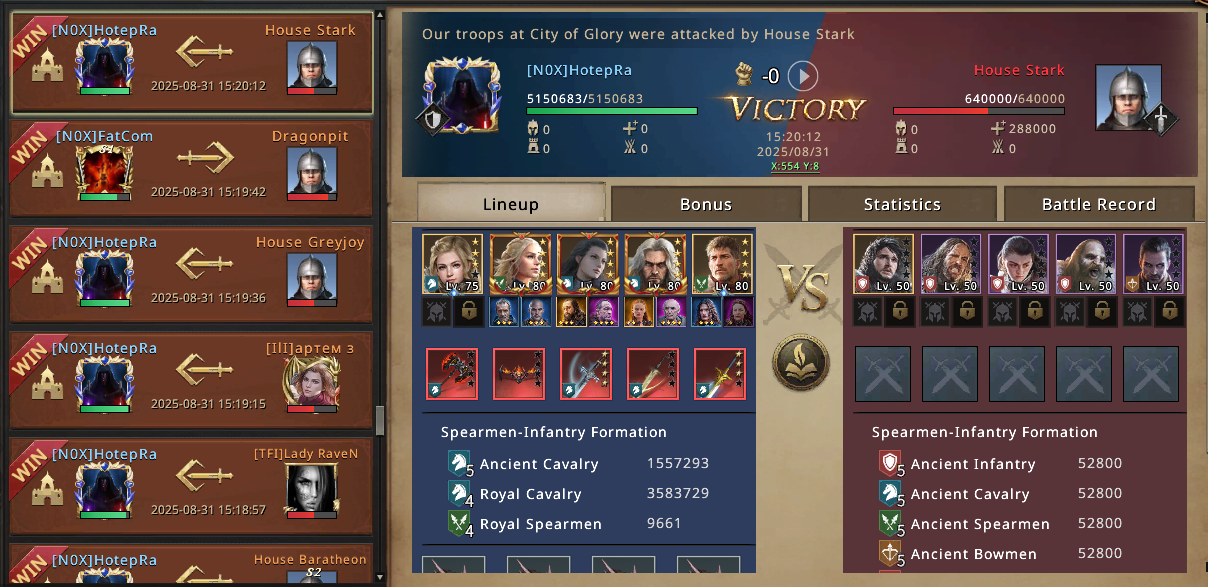Show the Battle Record tab
Screen dimensions: 1208x587
[x=1098, y=204]
